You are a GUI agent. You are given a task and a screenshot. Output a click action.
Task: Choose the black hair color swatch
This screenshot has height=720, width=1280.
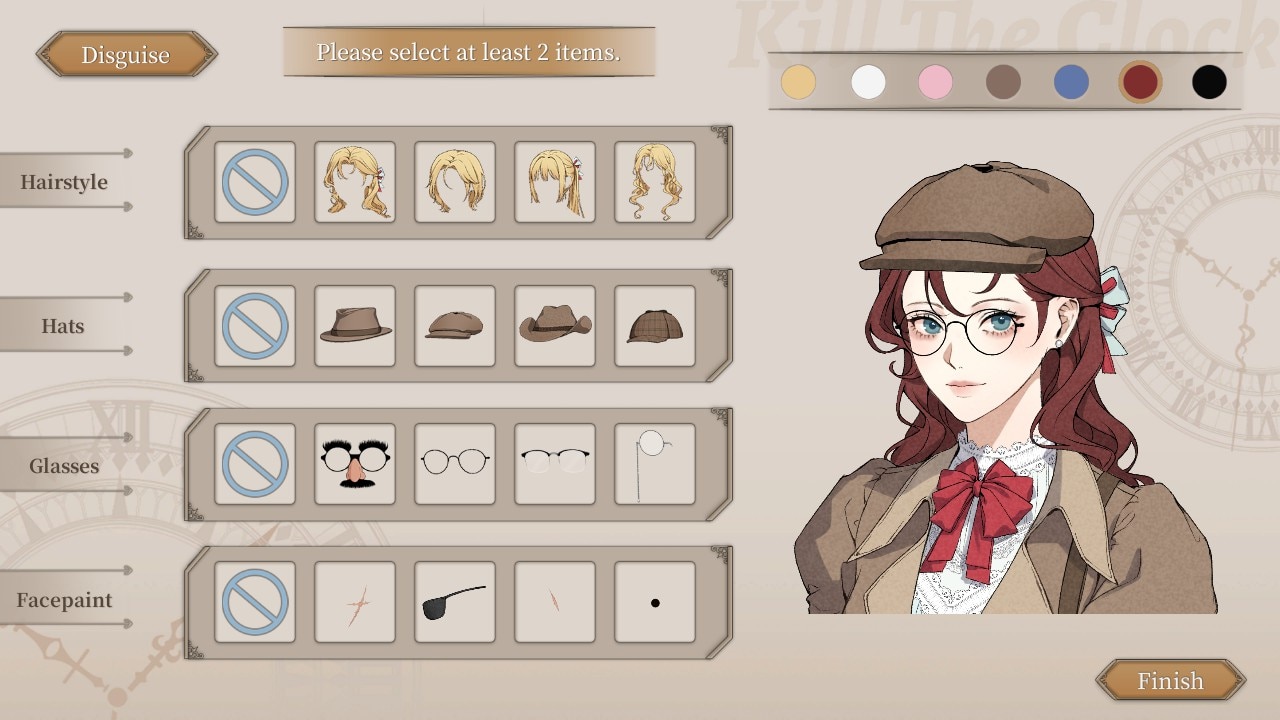coord(1209,82)
